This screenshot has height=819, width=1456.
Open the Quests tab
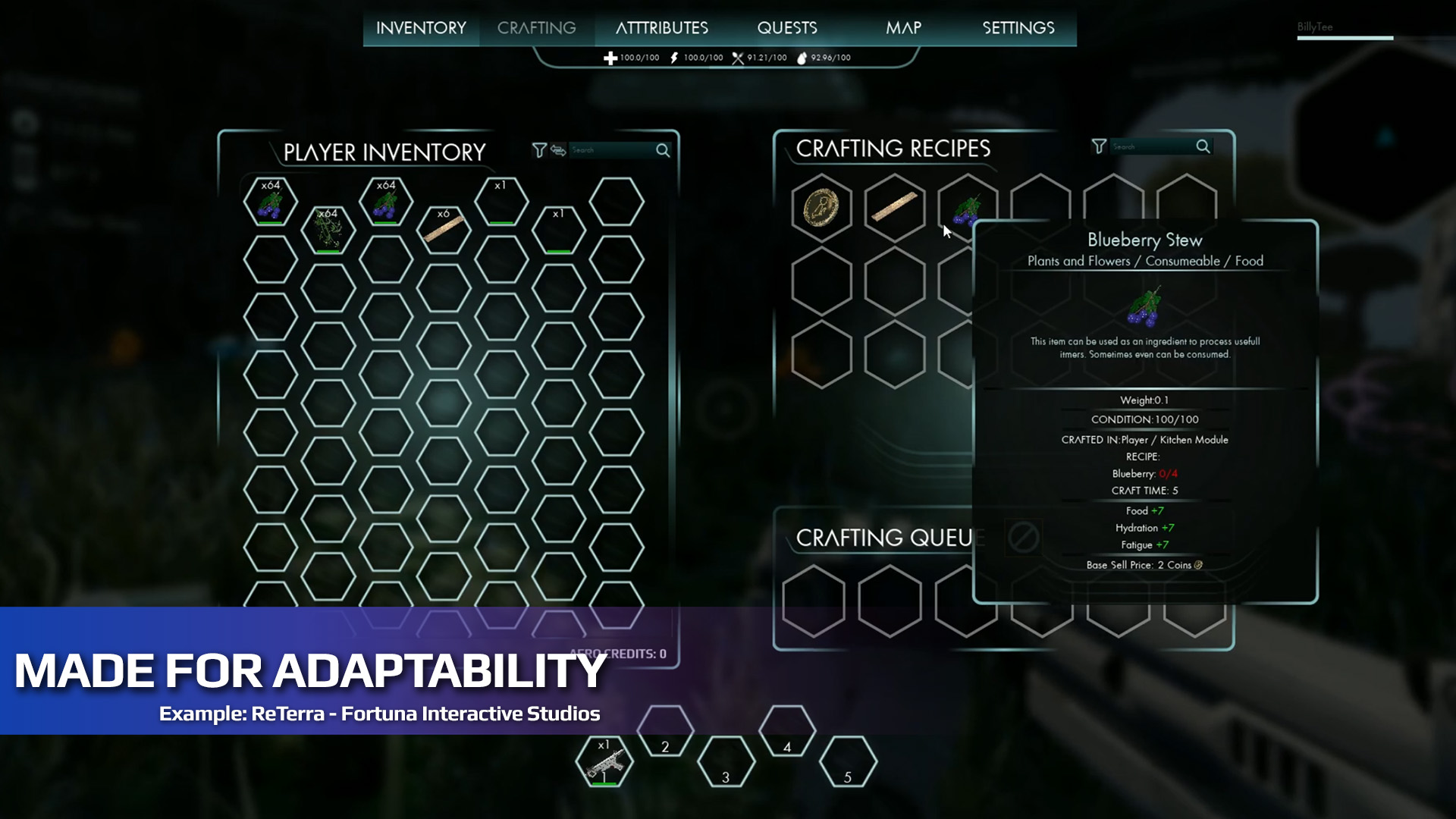point(787,27)
